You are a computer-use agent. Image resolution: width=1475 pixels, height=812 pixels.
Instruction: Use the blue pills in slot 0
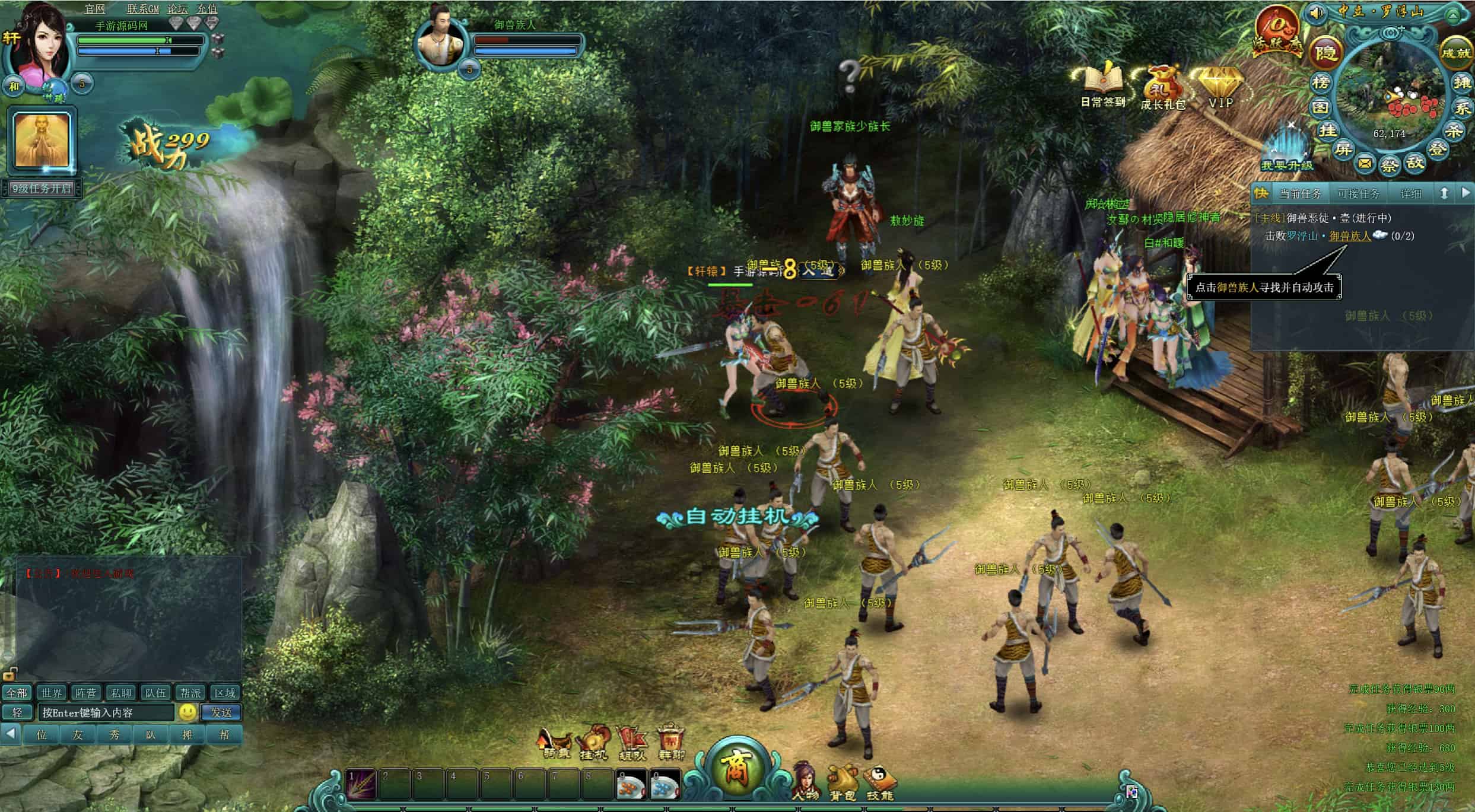pyautogui.click(x=665, y=785)
